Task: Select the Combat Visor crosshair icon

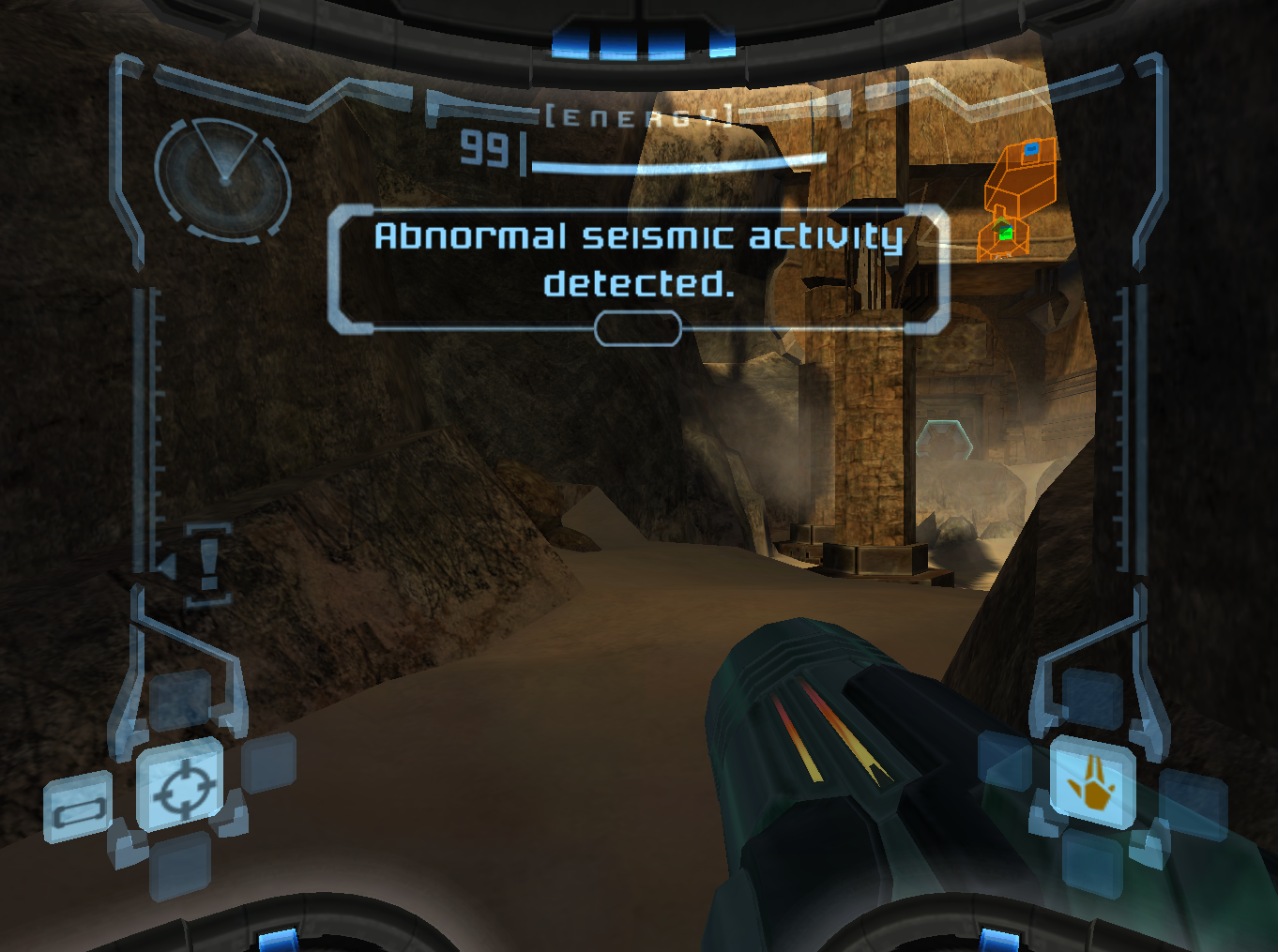Action: [182, 786]
